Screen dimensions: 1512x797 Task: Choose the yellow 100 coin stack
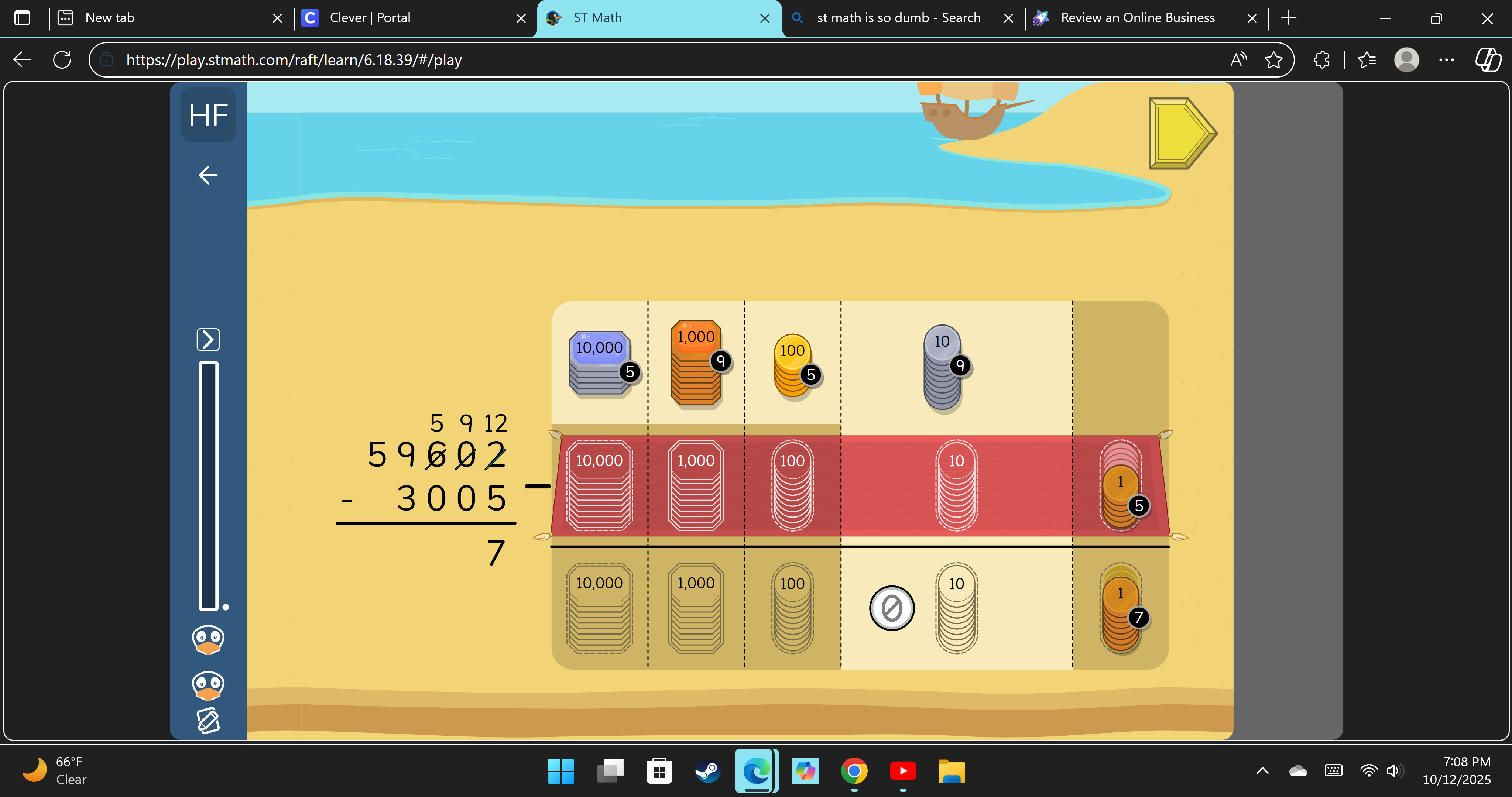pos(792,365)
